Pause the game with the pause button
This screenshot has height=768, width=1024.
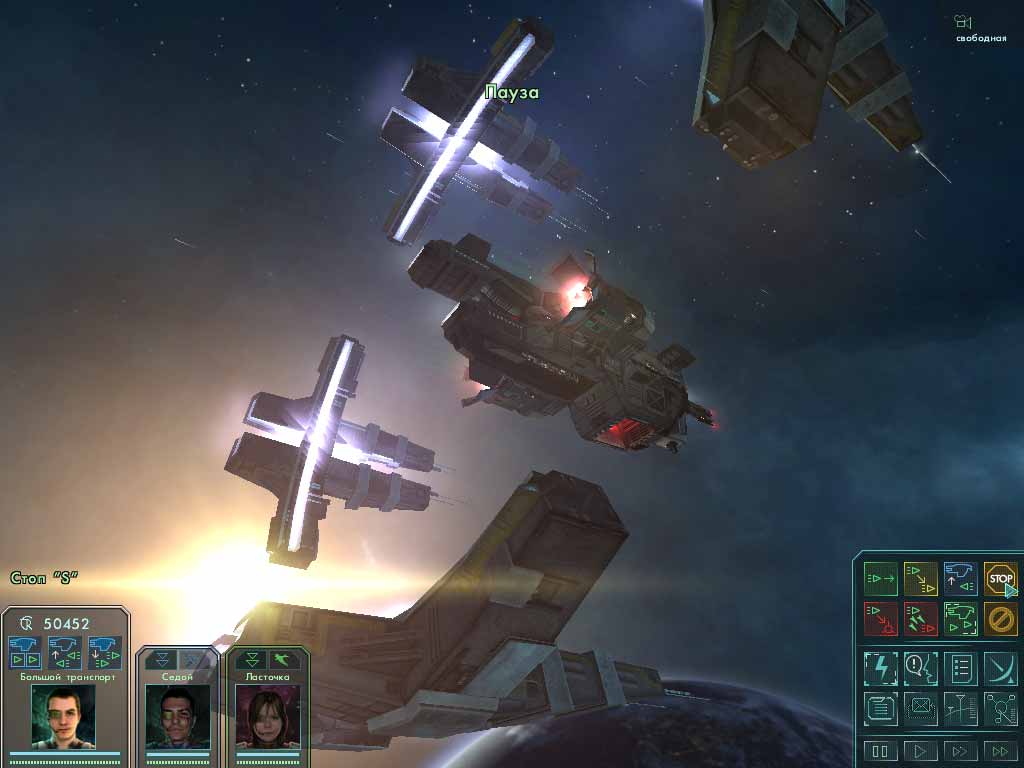(x=880, y=751)
